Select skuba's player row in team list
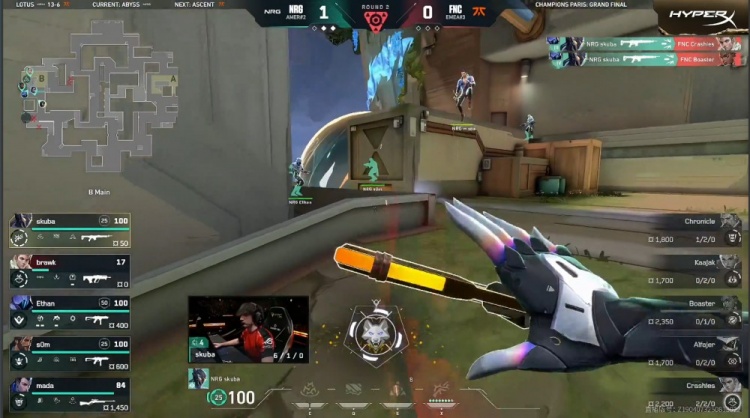 [x=70, y=230]
